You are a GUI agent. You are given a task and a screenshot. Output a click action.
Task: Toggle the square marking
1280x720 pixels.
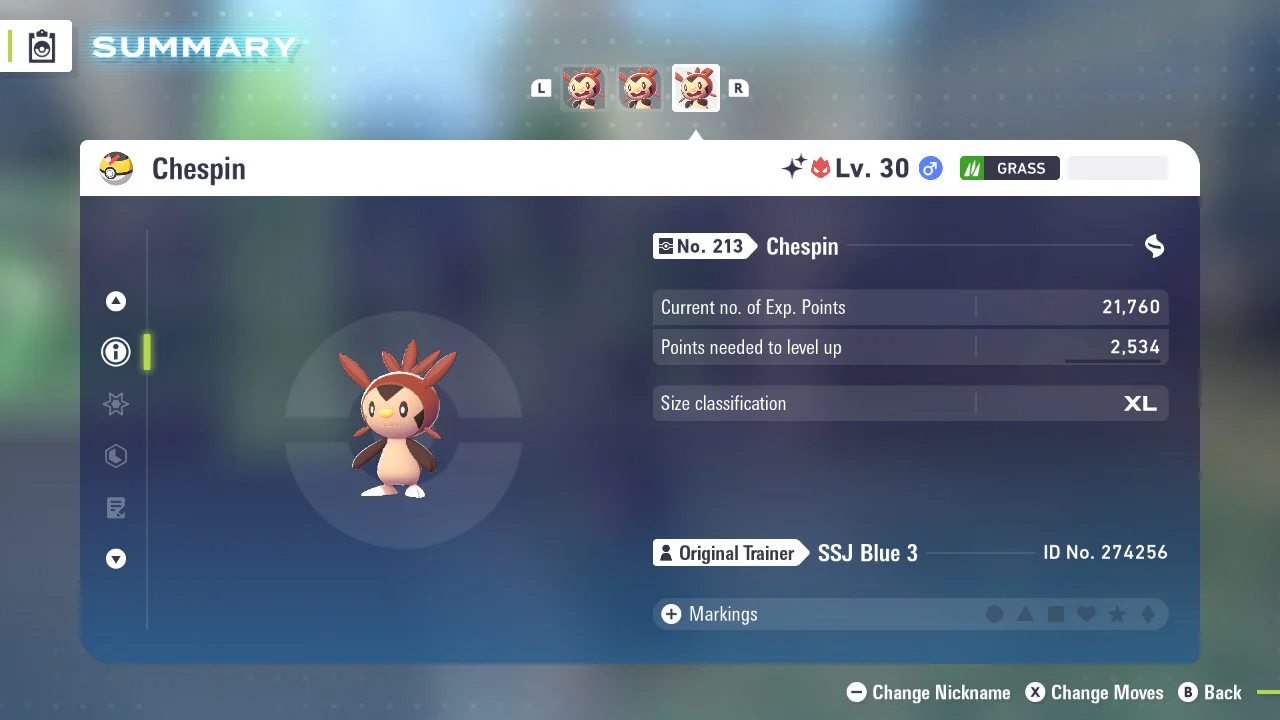(x=1056, y=614)
